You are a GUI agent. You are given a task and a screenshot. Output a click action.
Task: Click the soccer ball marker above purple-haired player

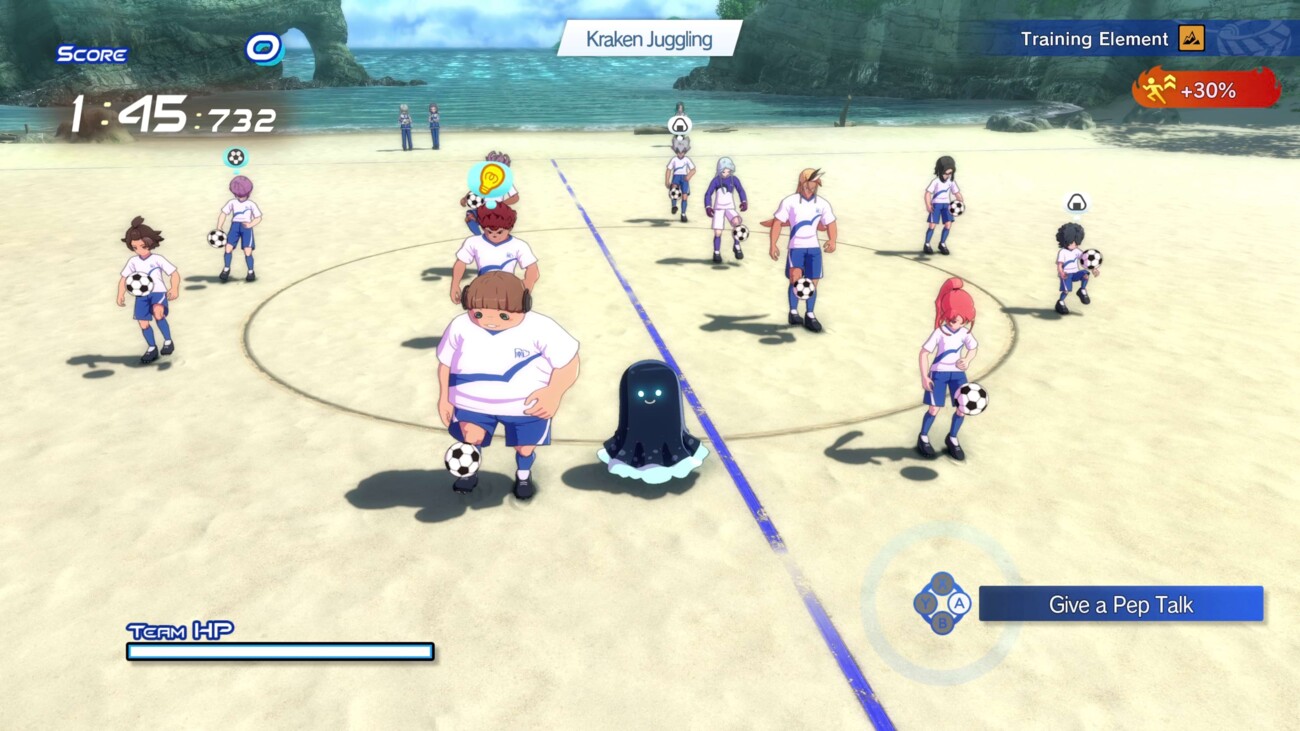(x=235, y=157)
